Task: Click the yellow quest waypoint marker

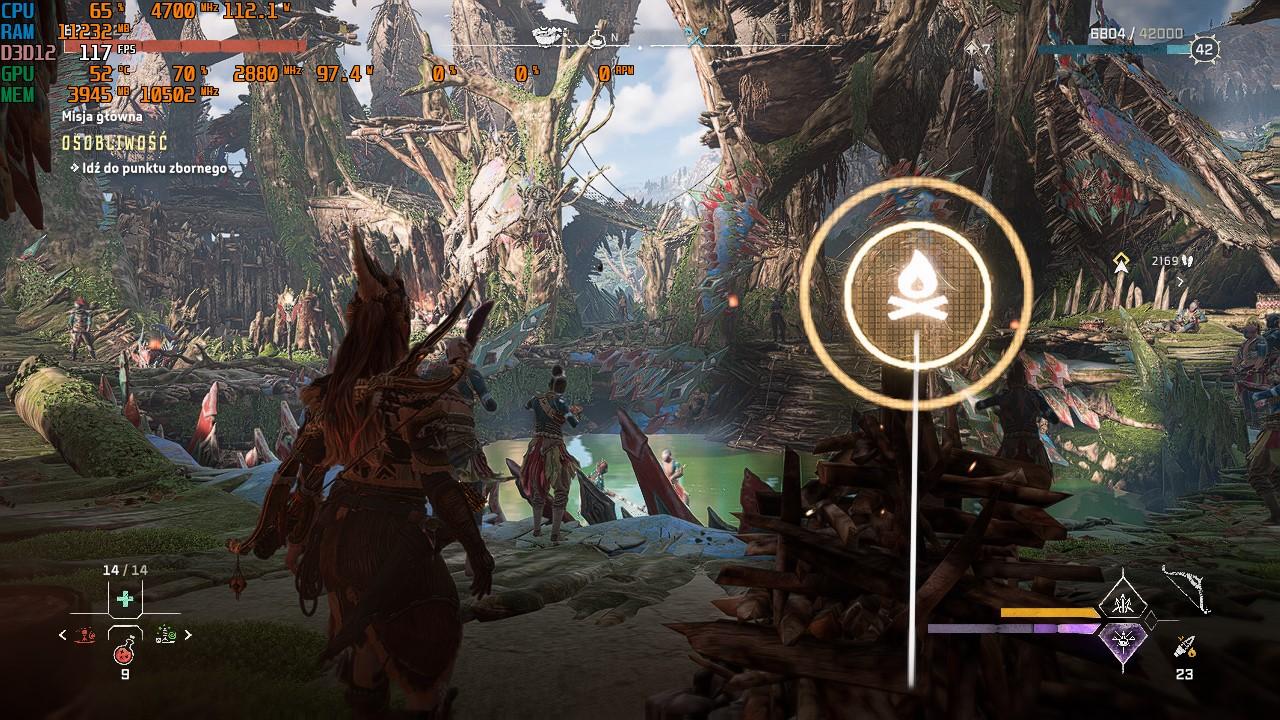Action: 1122,262
